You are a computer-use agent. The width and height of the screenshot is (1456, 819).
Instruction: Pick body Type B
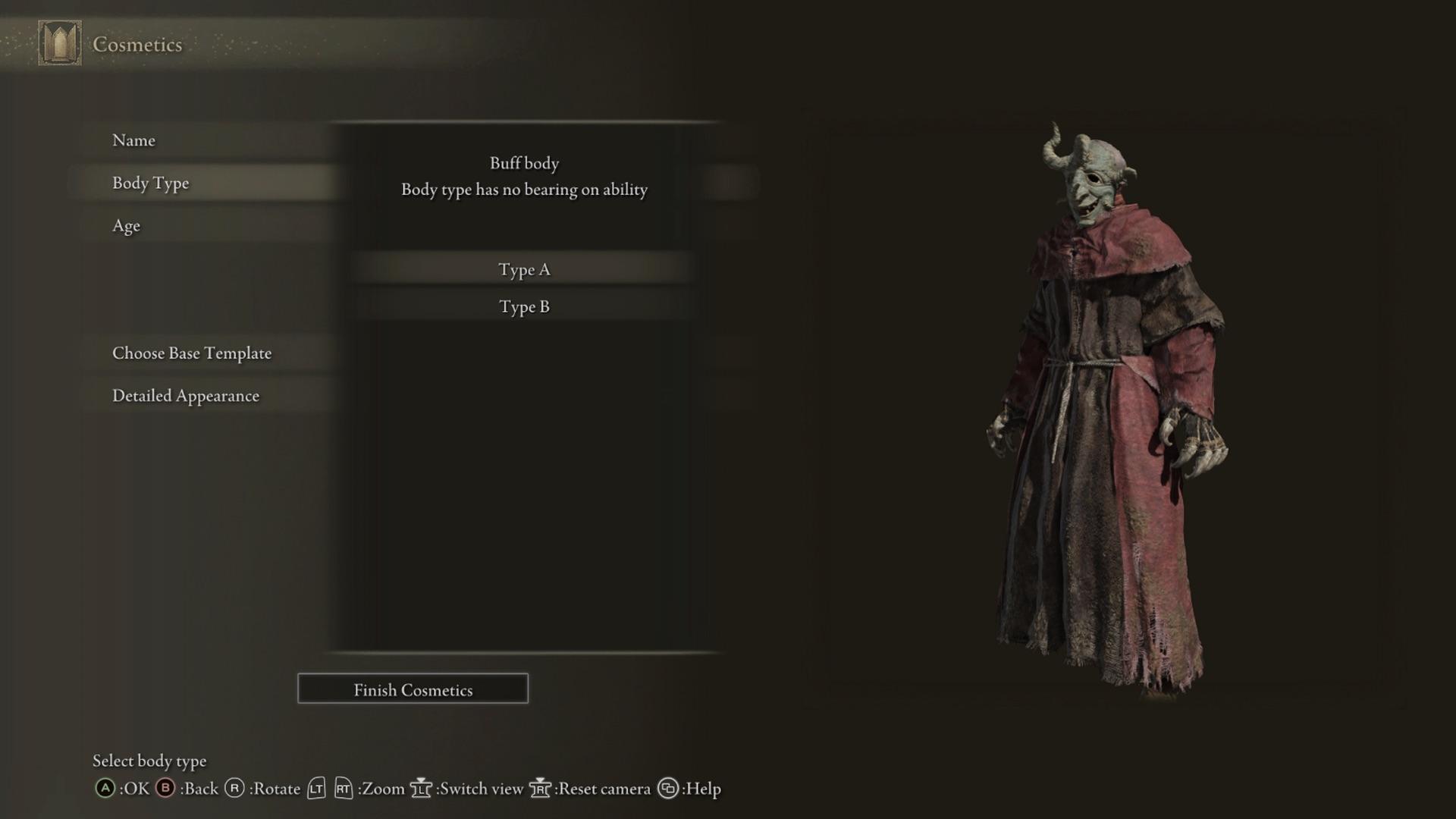click(x=524, y=306)
